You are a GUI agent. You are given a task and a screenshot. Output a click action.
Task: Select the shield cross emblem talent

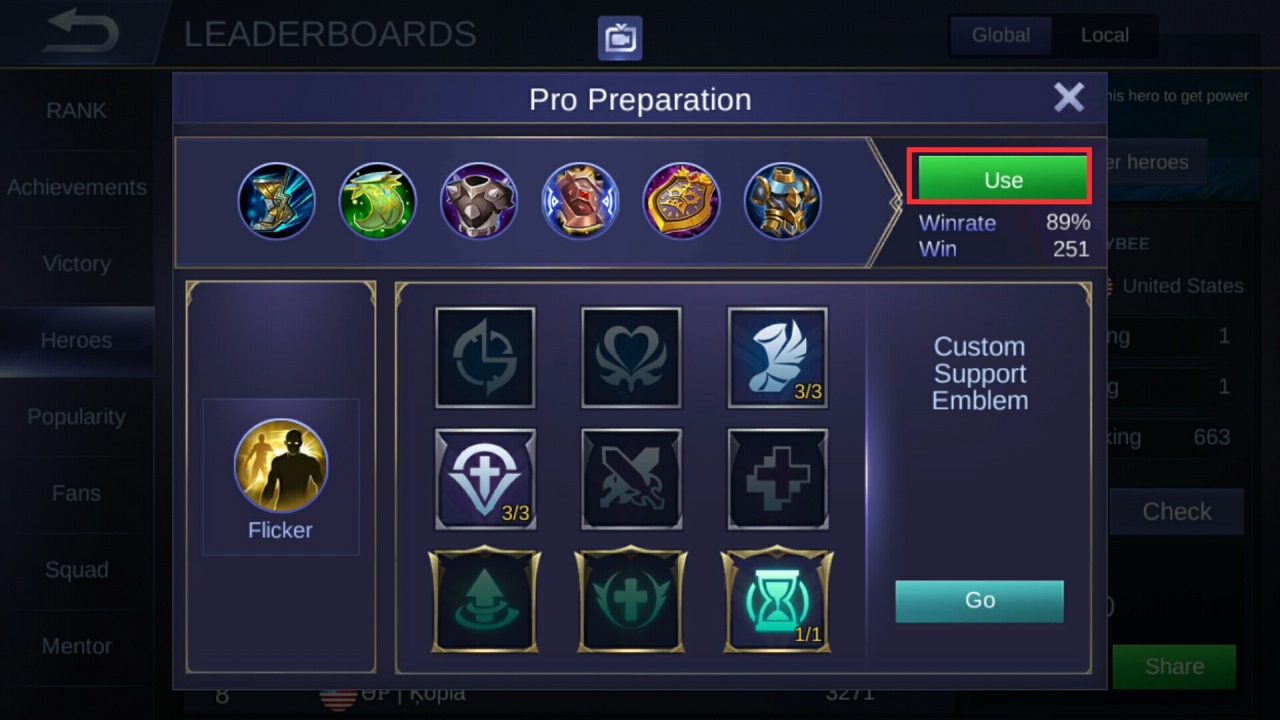485,479
